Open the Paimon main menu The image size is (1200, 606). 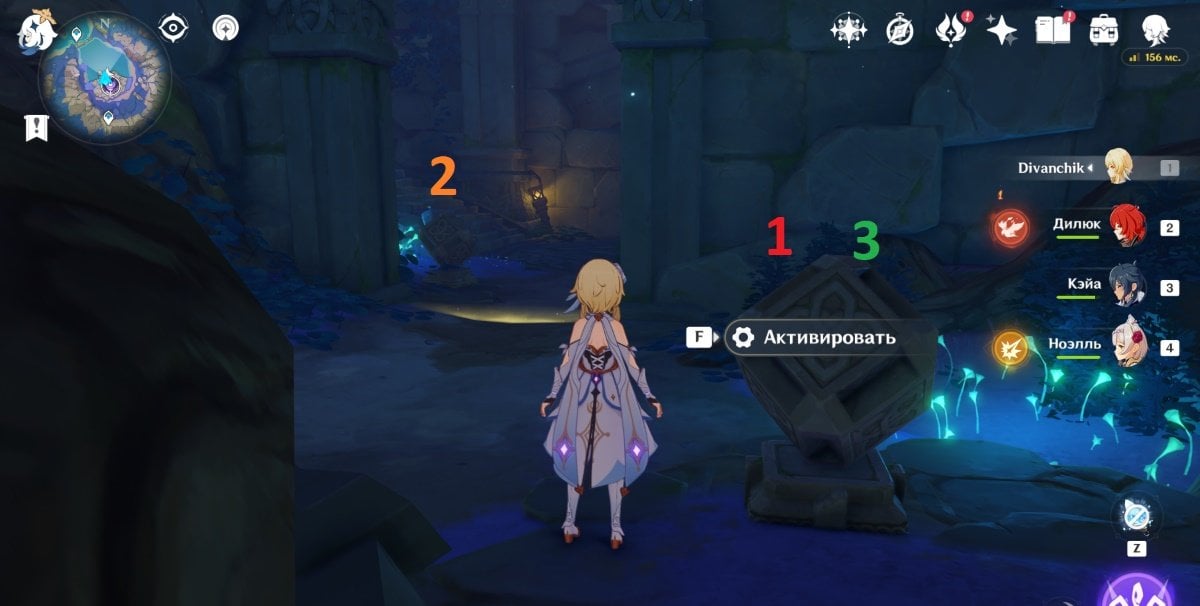point(37,29)
